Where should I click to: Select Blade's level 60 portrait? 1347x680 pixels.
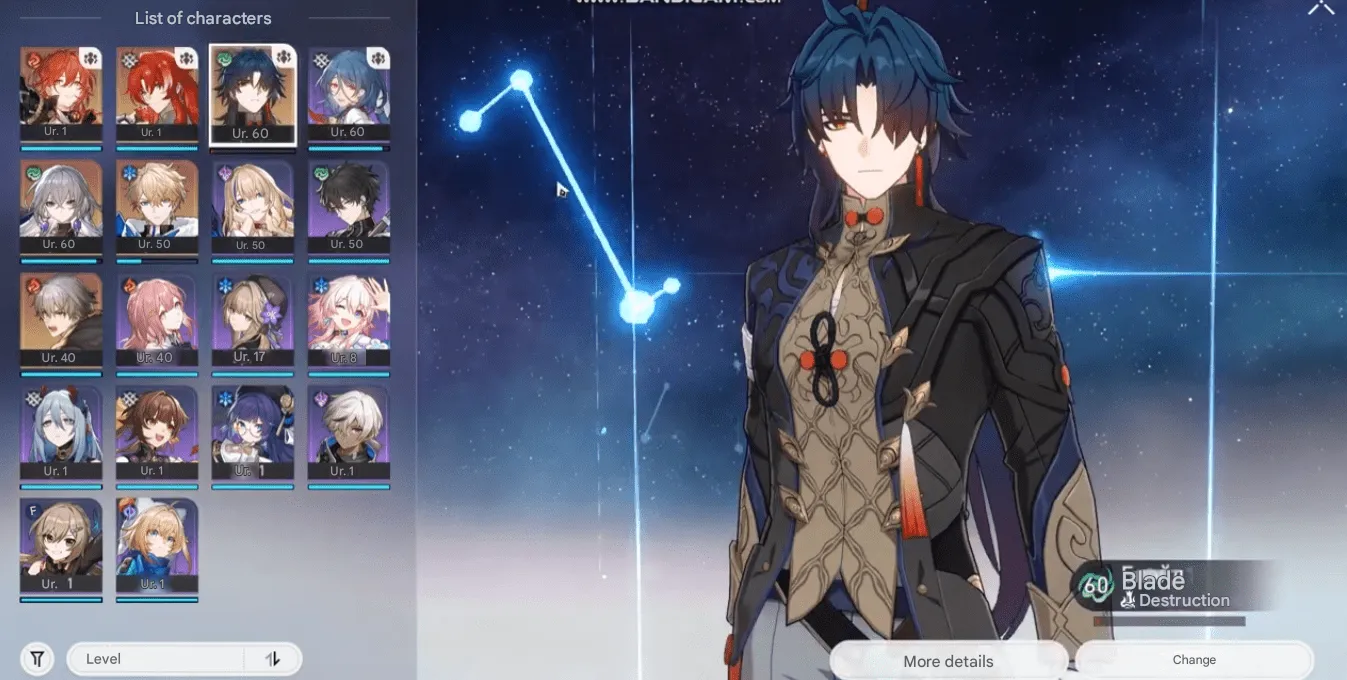(x=252, y=93)
